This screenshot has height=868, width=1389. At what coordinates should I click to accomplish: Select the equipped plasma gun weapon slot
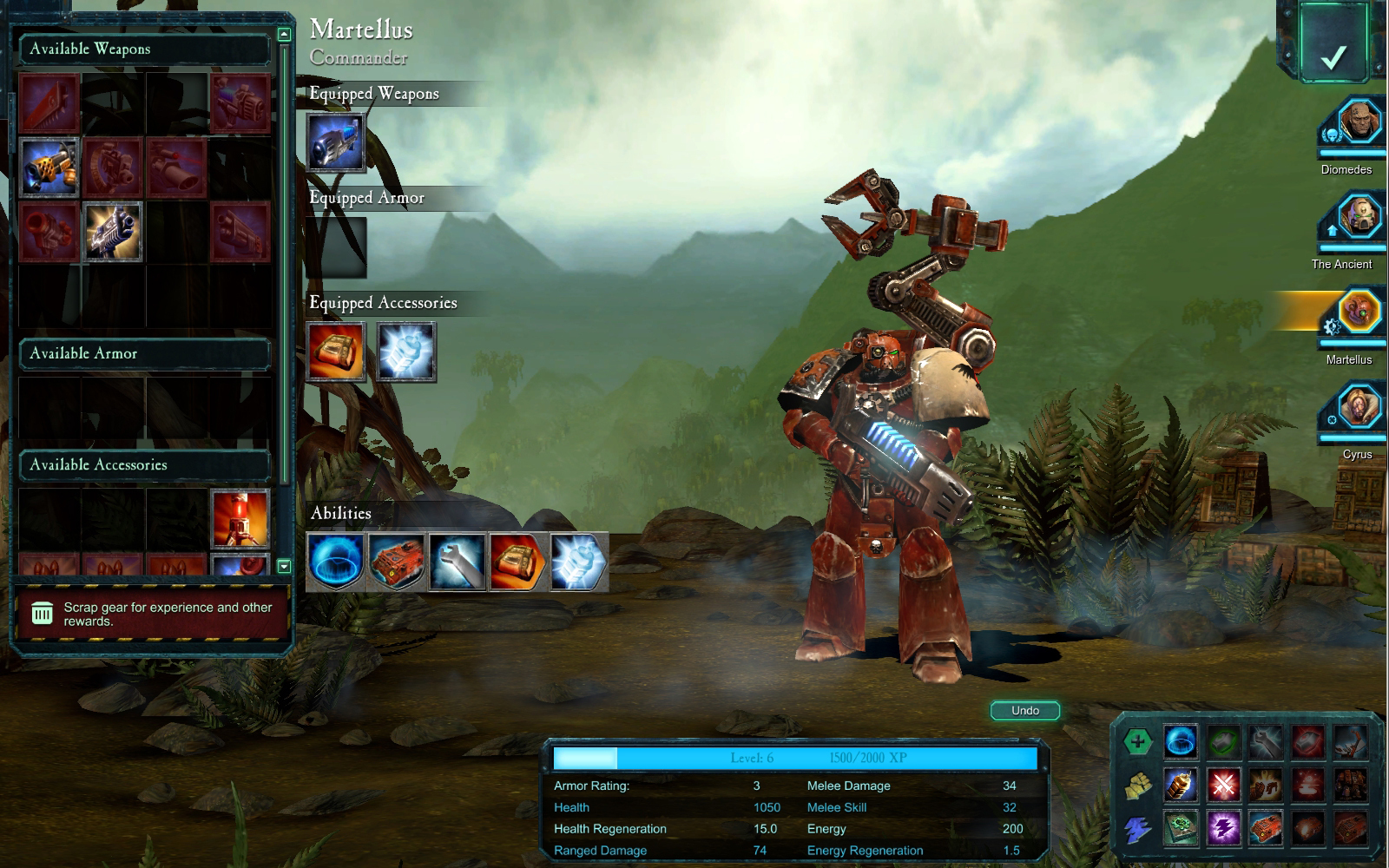click(x=336, y=141)
